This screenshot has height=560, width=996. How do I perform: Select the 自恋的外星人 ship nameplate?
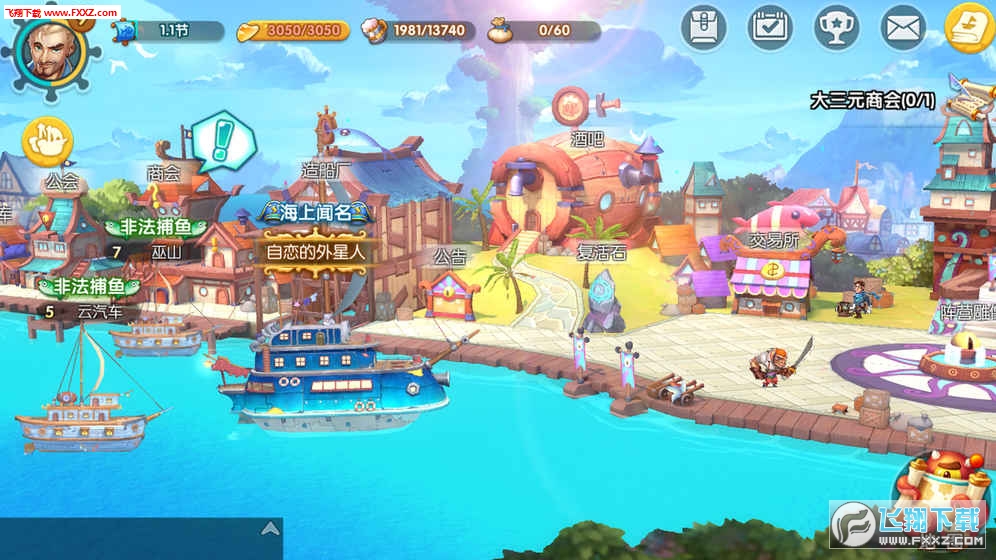(314, 251)
